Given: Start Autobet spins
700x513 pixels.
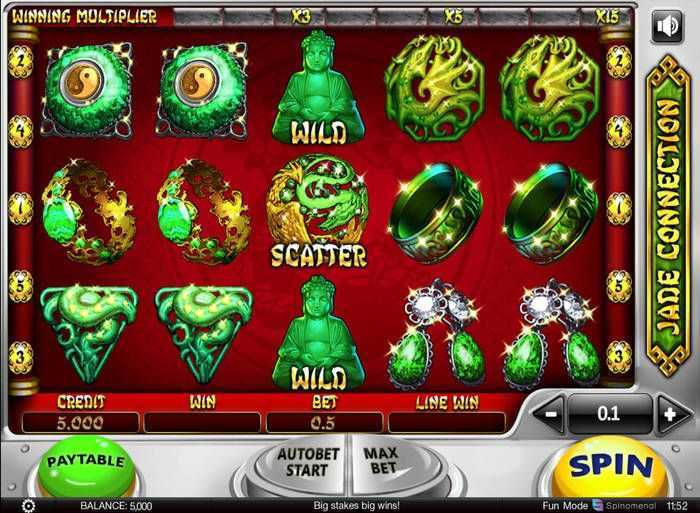Looking at the screenshot, I should pyautogui.click(x=303, y=463).
